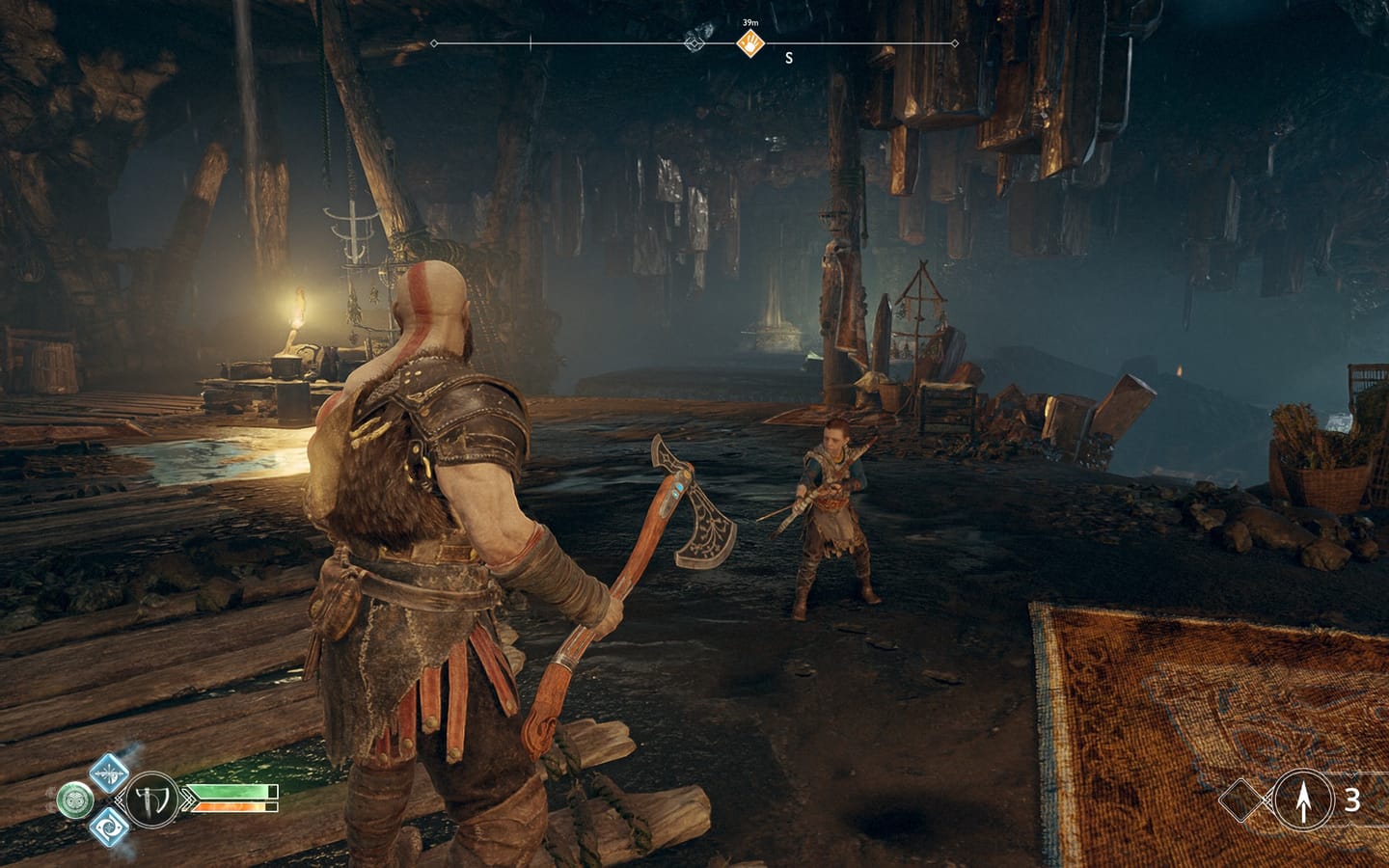The width and height of the screenshot is (1389, 868).
Task: Expand the right compass endpoint marker
Action: [955, 43]
